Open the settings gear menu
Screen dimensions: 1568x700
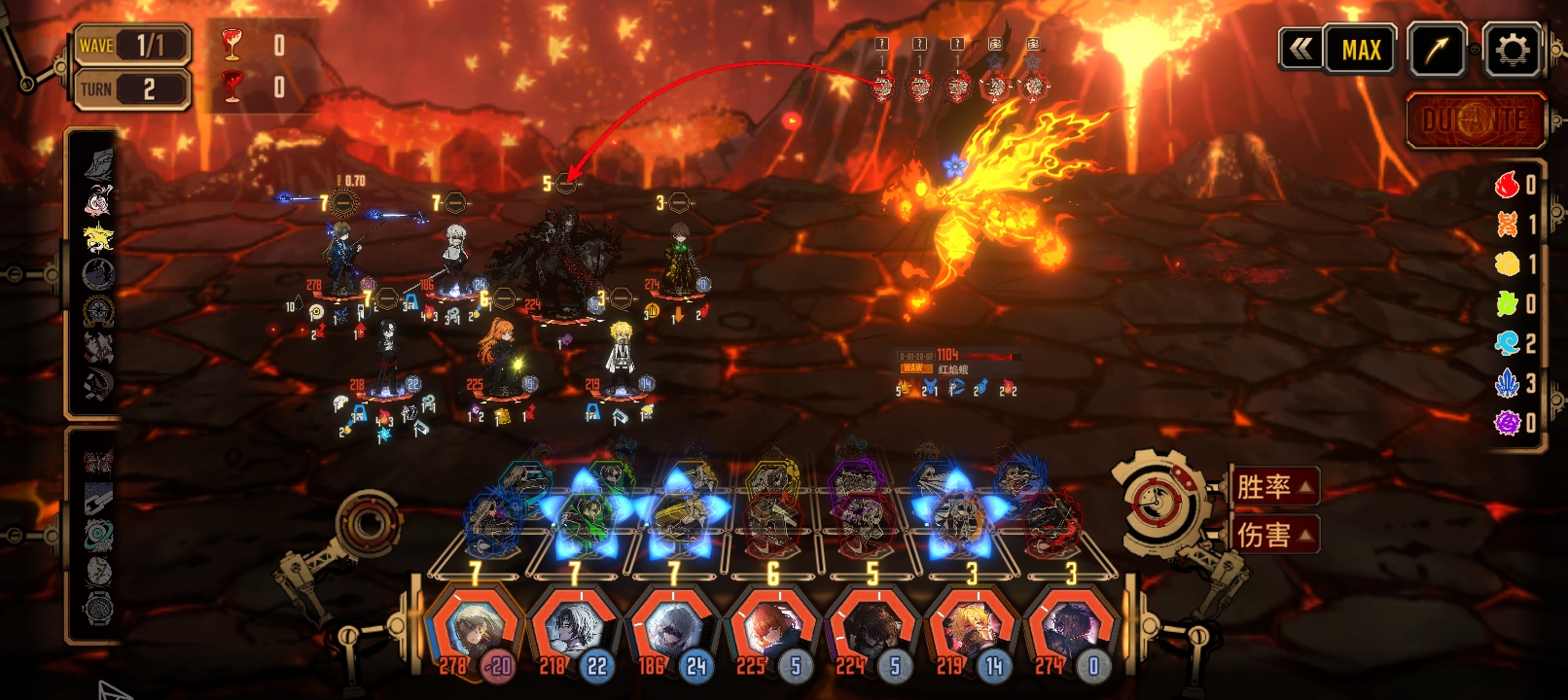[1512, 50]
